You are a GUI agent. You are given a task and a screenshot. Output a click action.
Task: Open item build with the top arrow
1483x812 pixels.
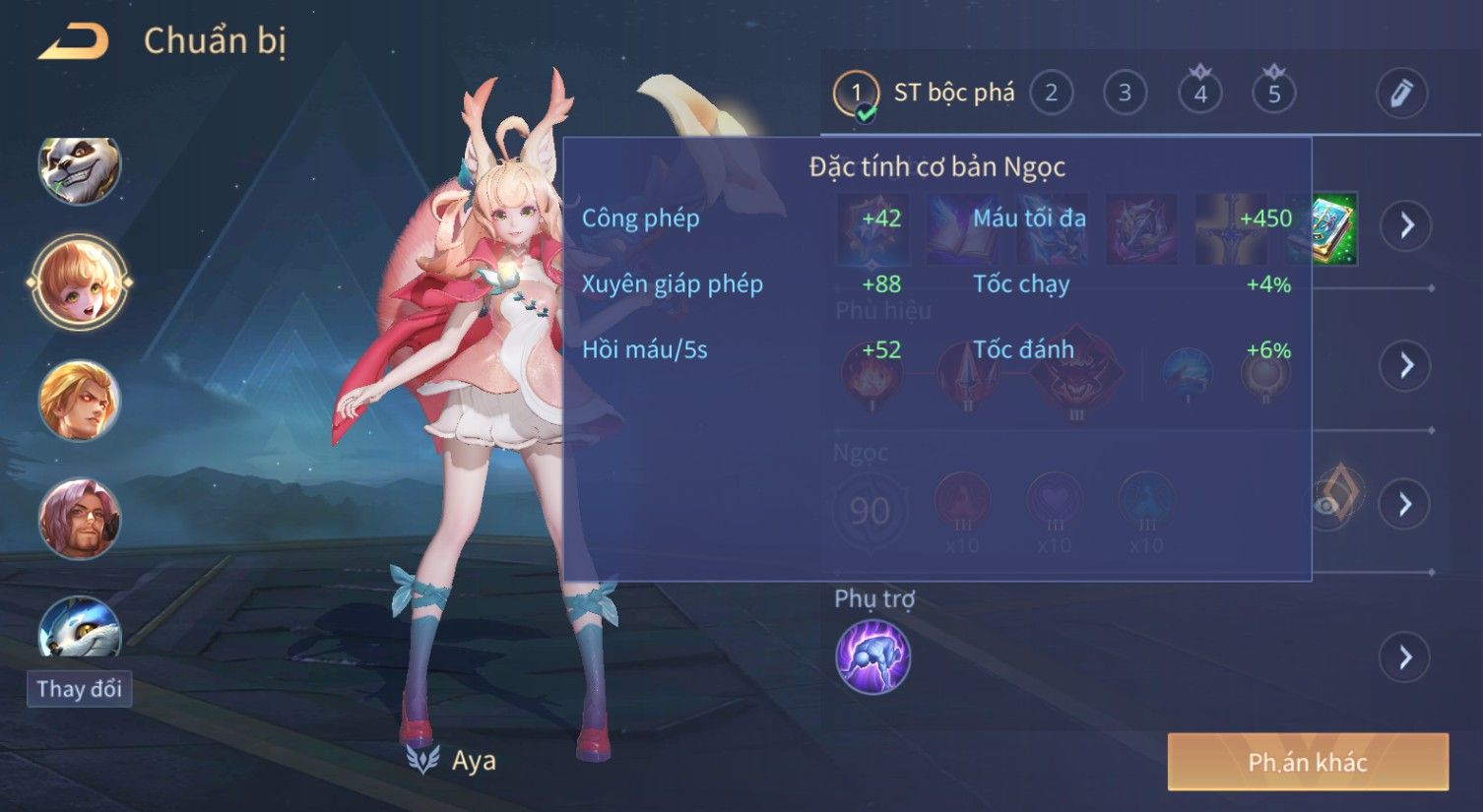(x=1405, y=225)
